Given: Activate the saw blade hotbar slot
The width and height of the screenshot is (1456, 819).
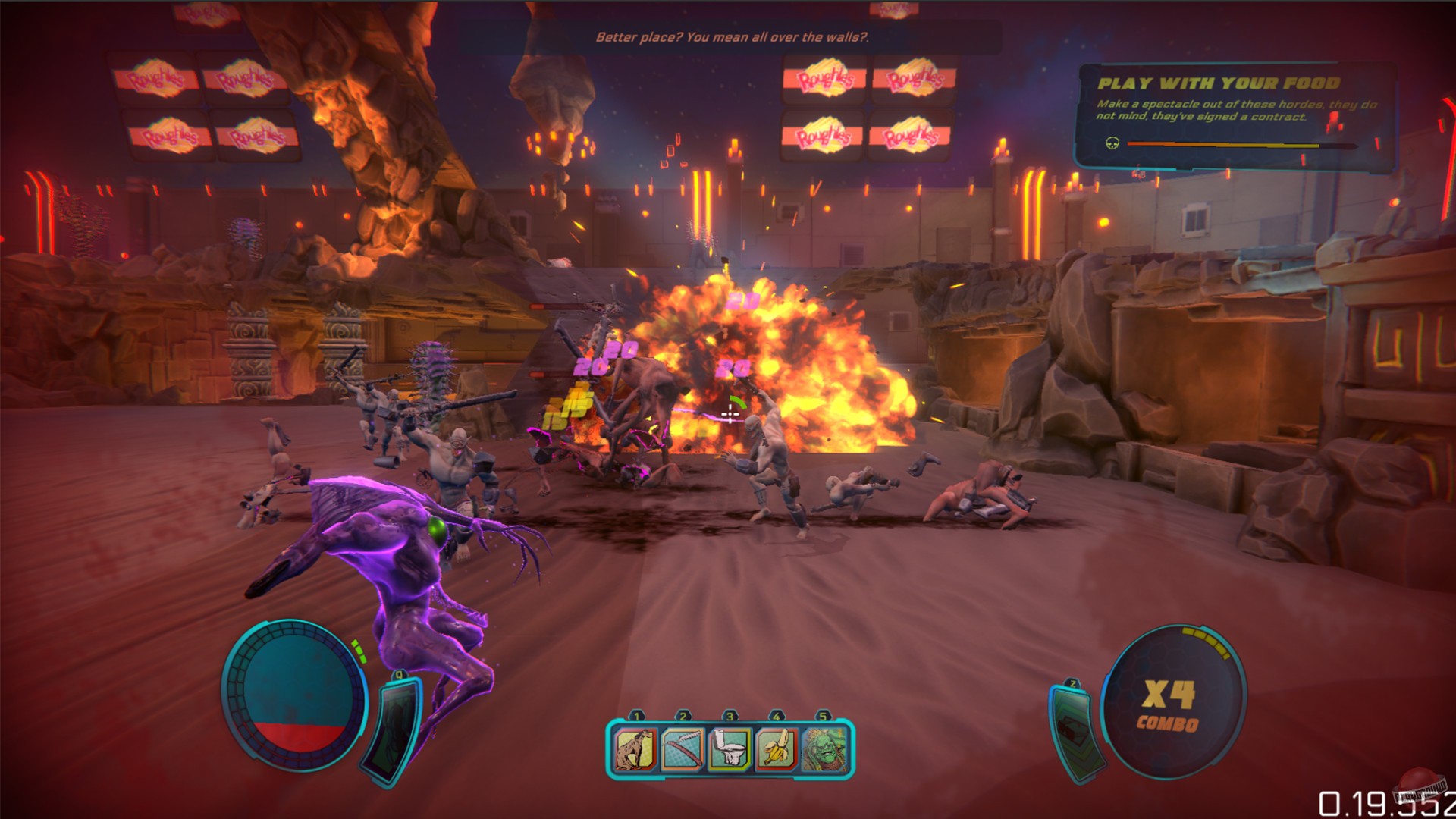Looking at the screenshot, I should click(682, 749).
